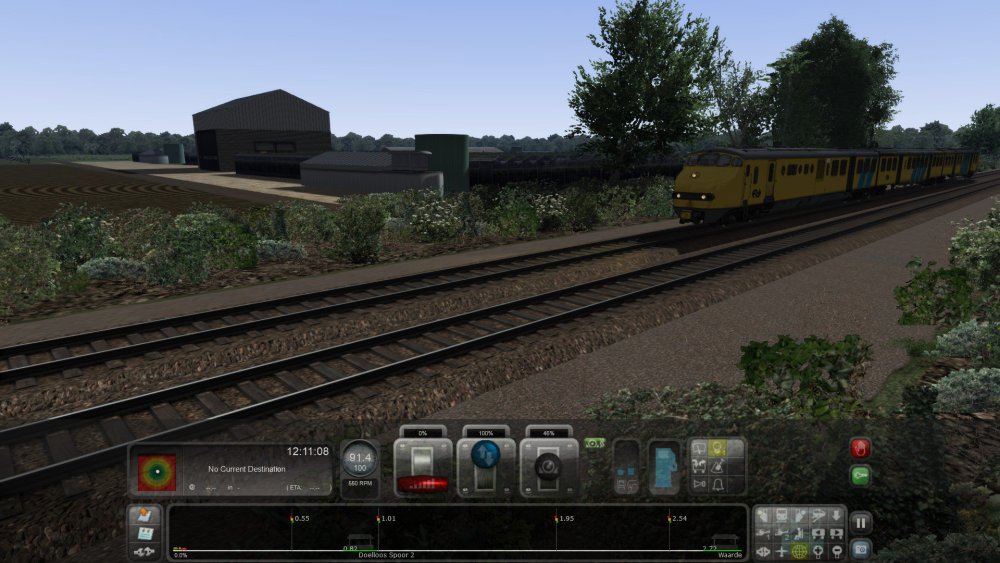Ring the bell icon
The width and height of the screenshot is (1000, 563).
pos(717,485)
